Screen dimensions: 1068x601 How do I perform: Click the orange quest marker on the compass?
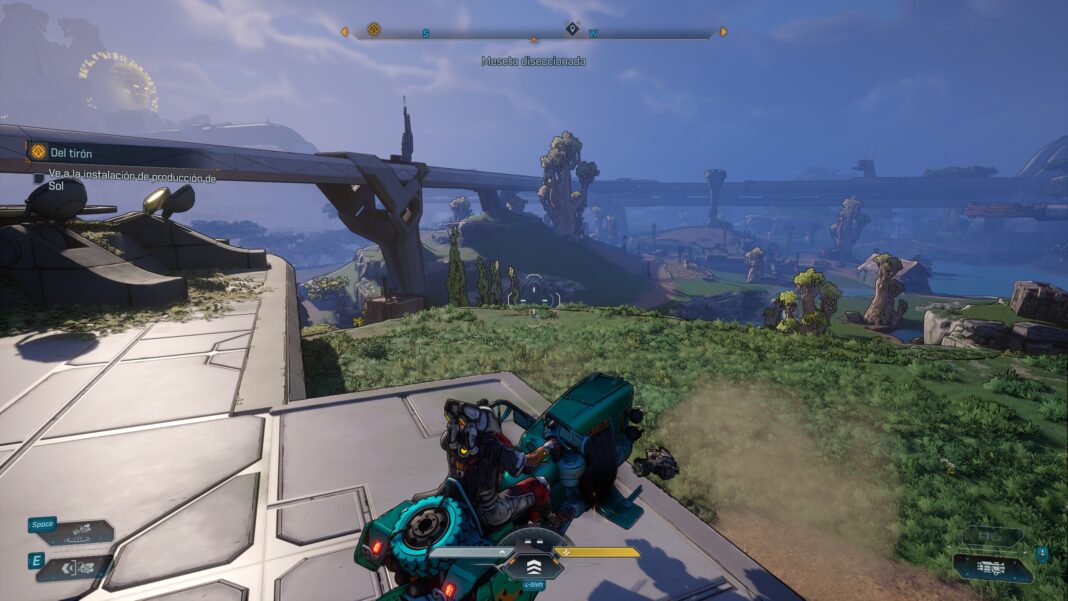point(374,30)
